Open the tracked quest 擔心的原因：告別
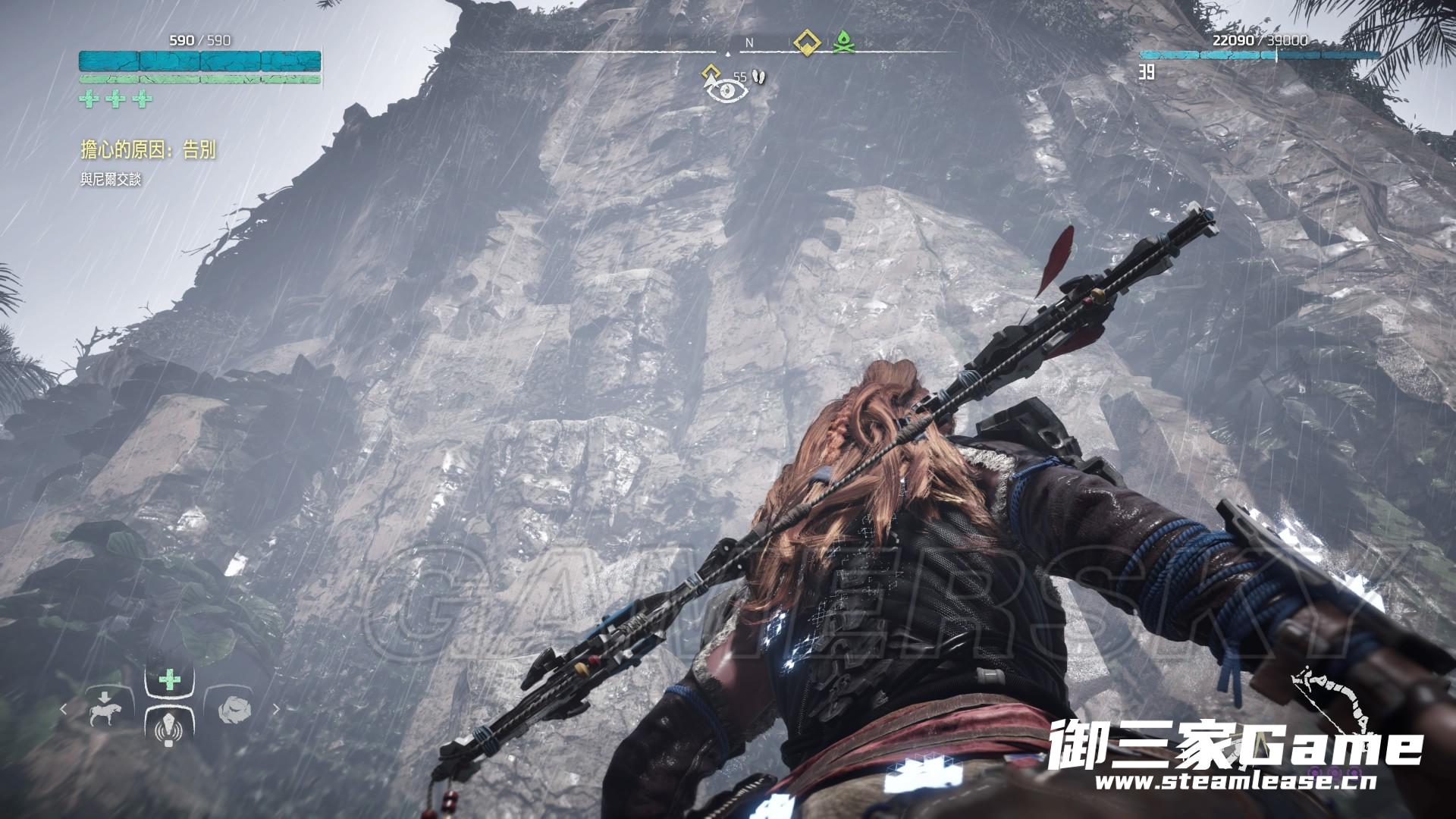This screenshot has height=819, width=1456. pos(149,150)
